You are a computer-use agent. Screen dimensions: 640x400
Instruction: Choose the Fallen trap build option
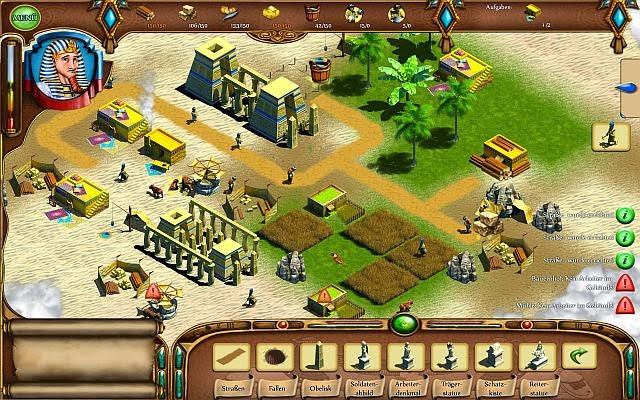(275, 356)
